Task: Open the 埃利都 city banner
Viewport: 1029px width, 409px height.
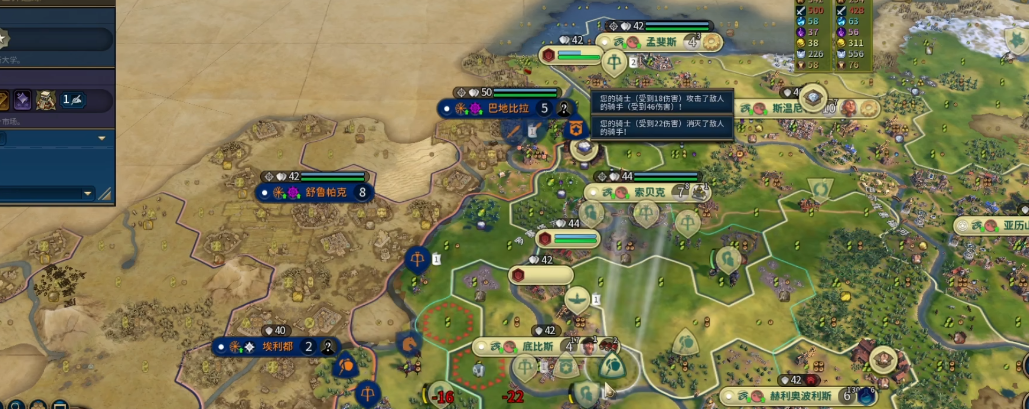Action: coord(273,347)
